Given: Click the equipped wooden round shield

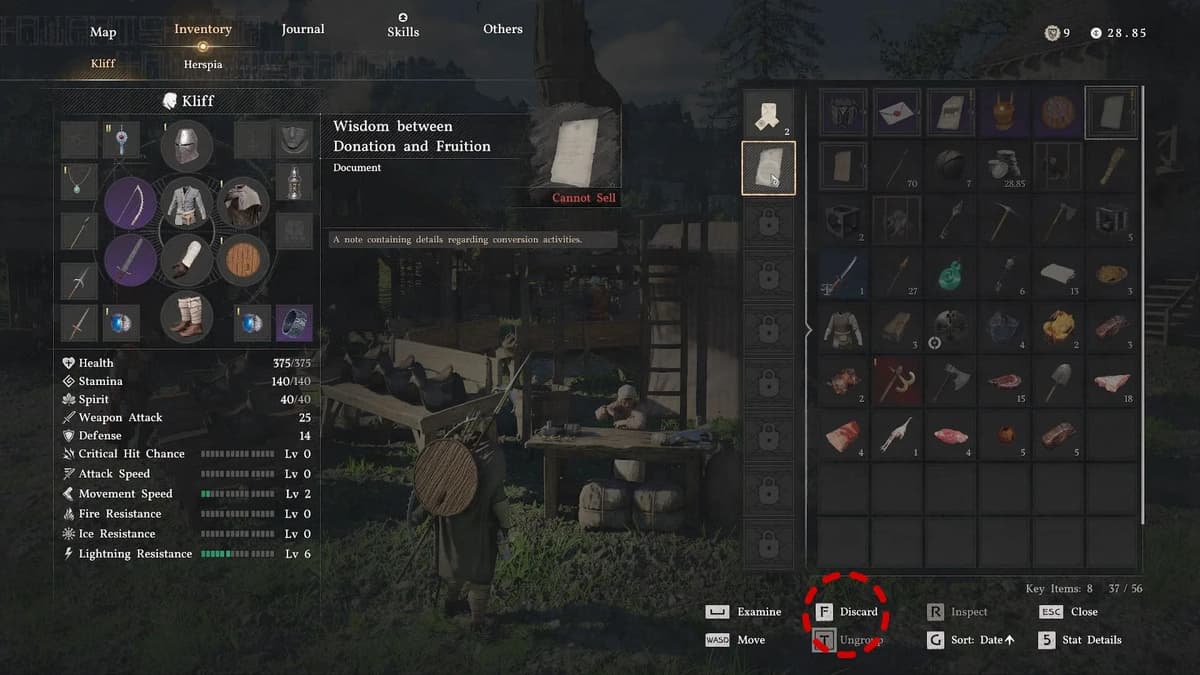Looking at the screenshot, I should tap(242, 260).
